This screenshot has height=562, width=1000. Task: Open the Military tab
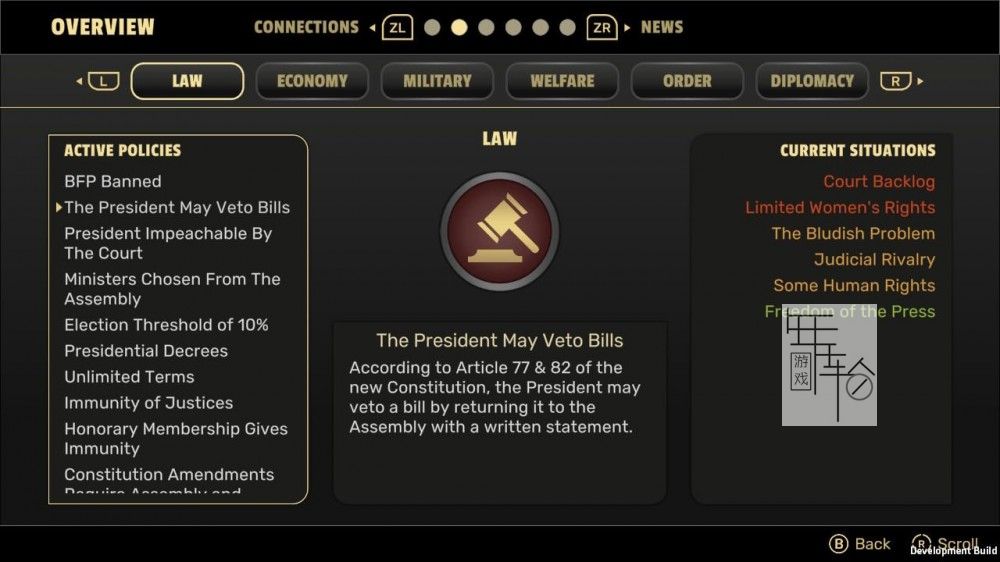[x=437, y=81]
